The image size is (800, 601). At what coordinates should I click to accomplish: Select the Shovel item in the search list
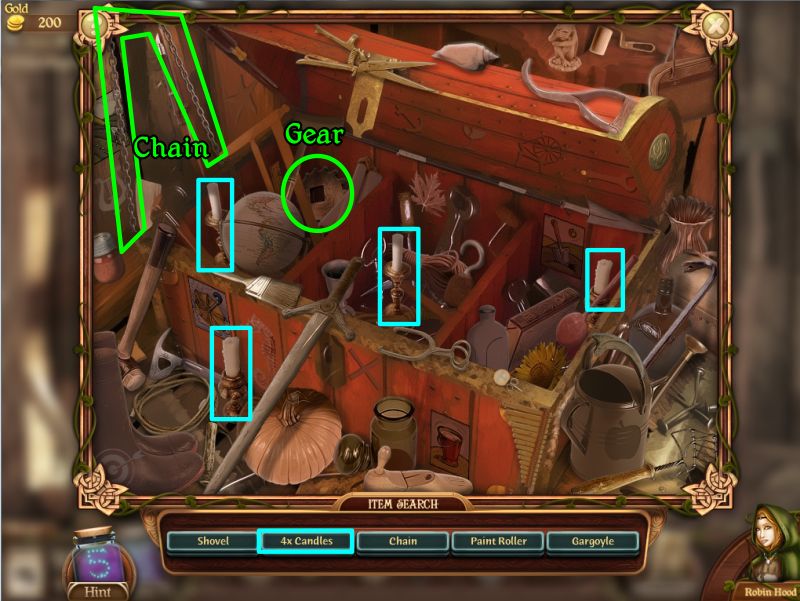(x=212, y=541)
